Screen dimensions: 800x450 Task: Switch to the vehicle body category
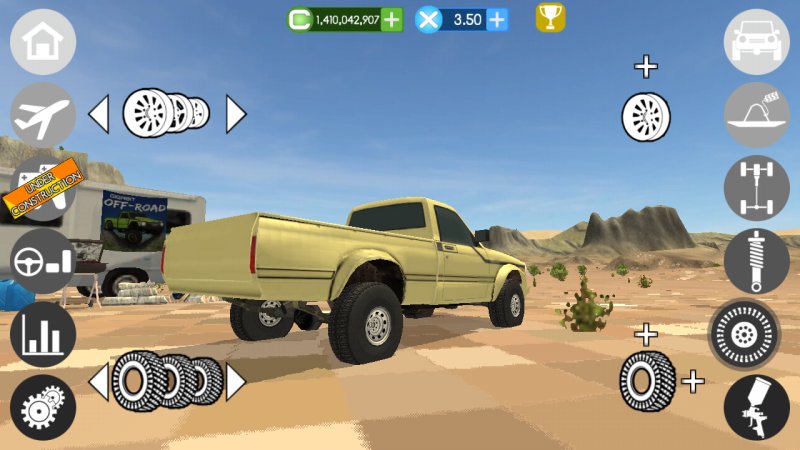[x=757, y=42]
